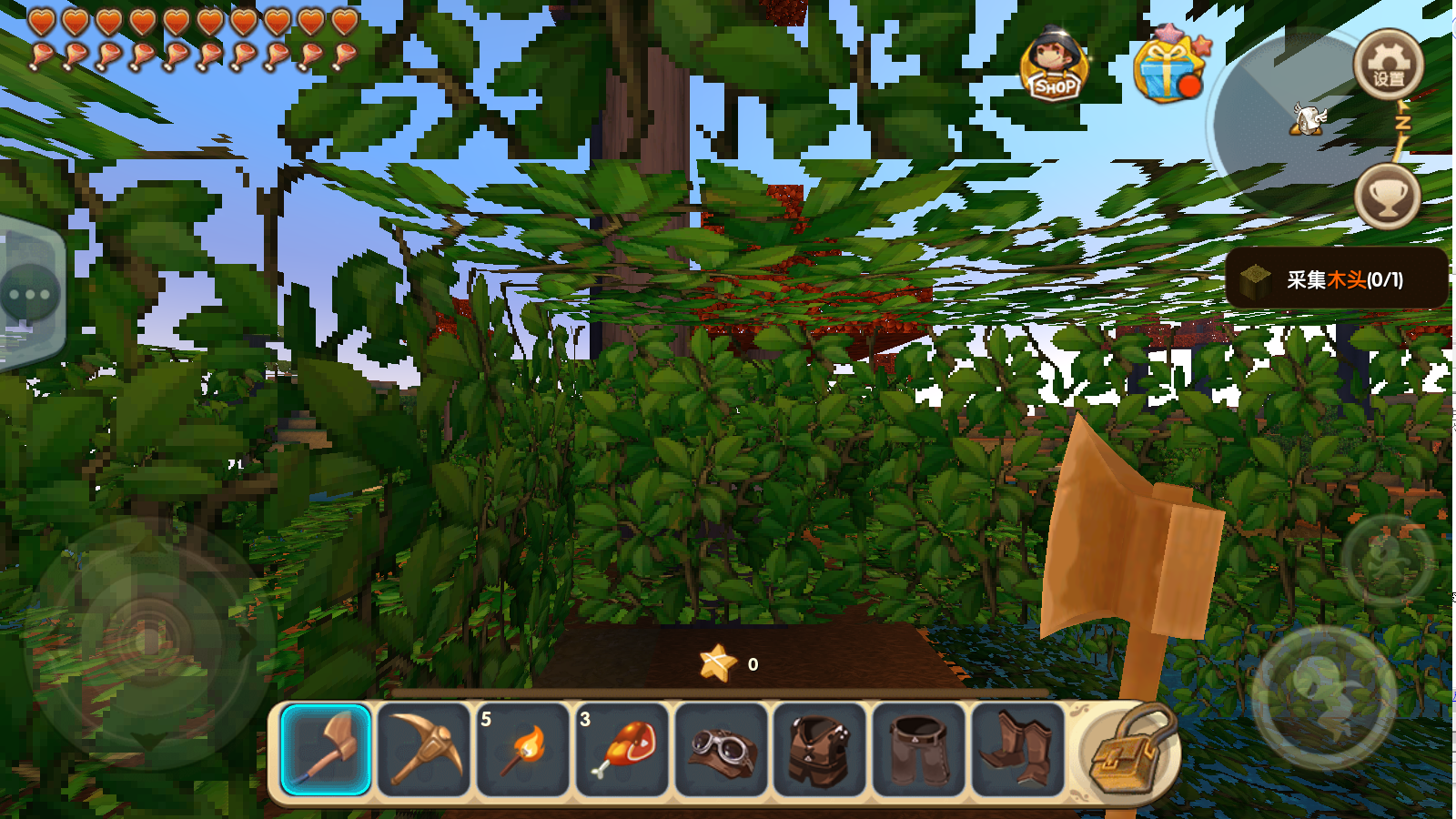Open the wood collection quest tracker
1456x819 pixels.
coord(1336,278)
